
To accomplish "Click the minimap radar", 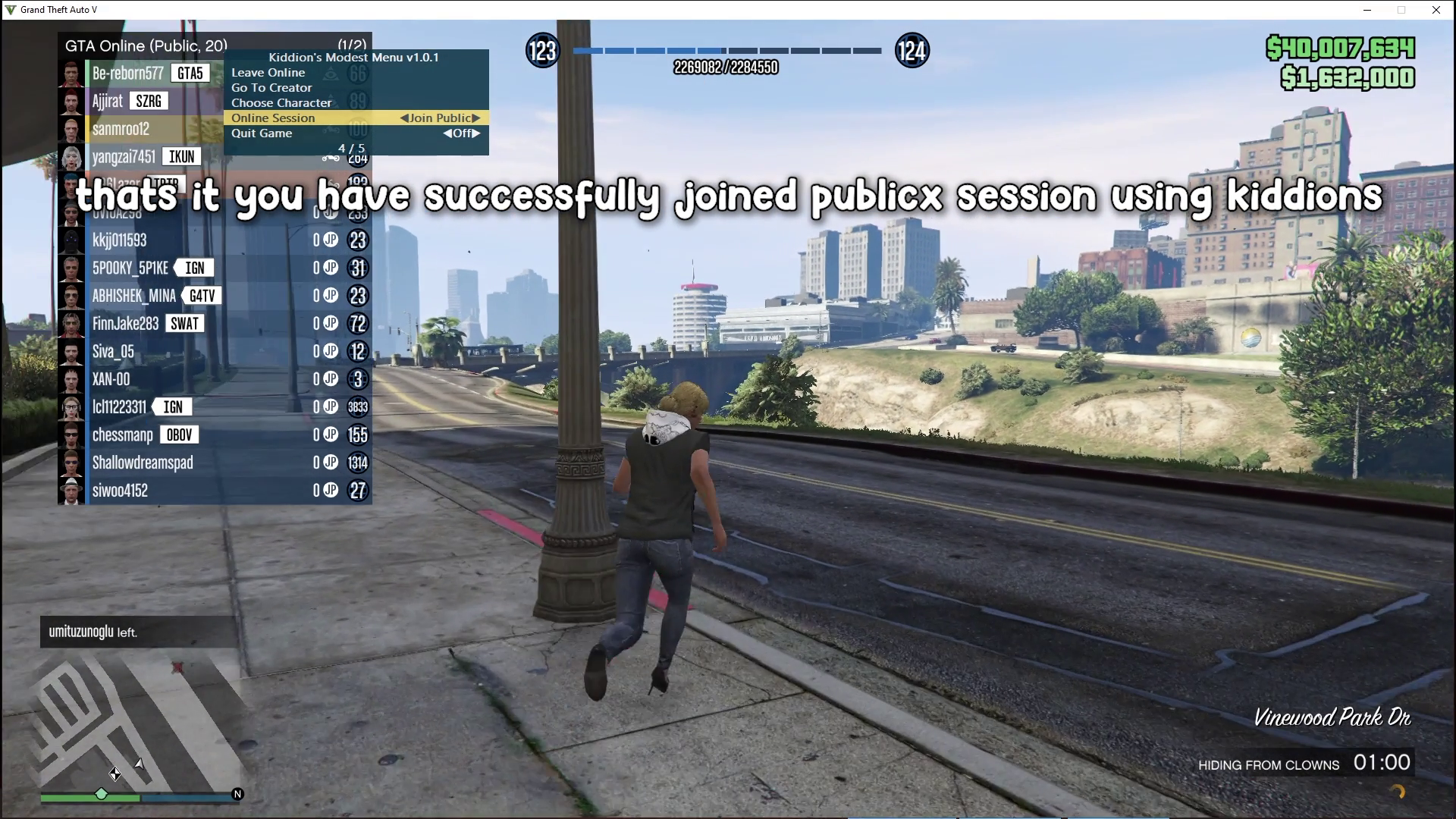I will (141, 720).
